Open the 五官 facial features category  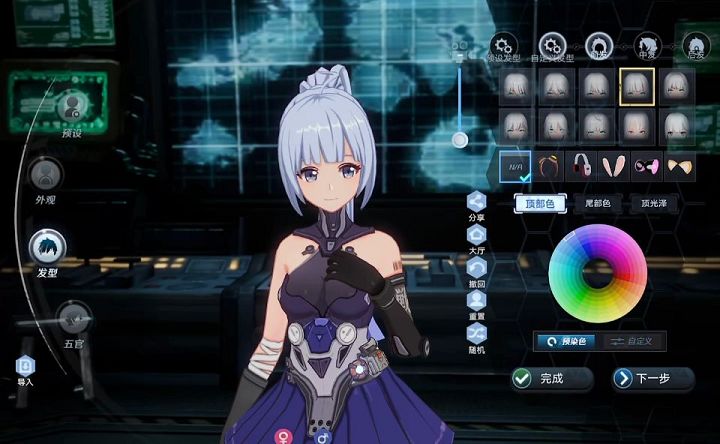coord(72,320)
